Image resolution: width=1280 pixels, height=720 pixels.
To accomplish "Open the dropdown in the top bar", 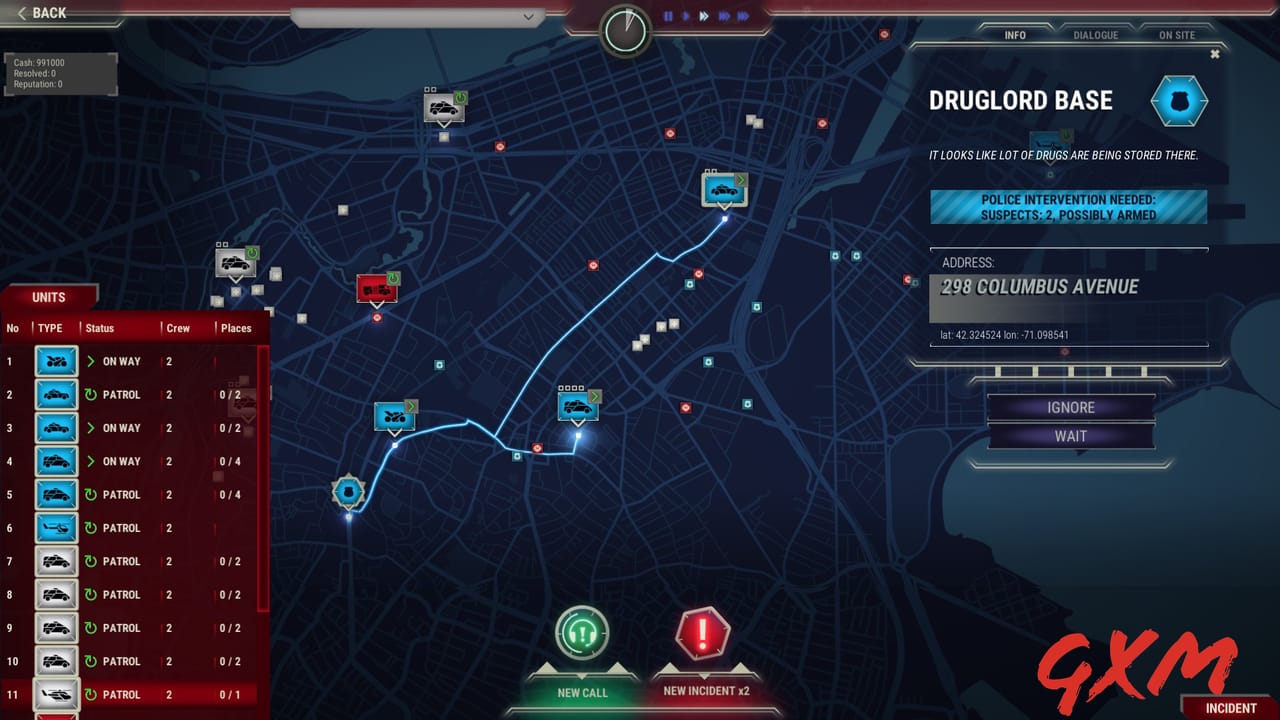I will (530, 17).
